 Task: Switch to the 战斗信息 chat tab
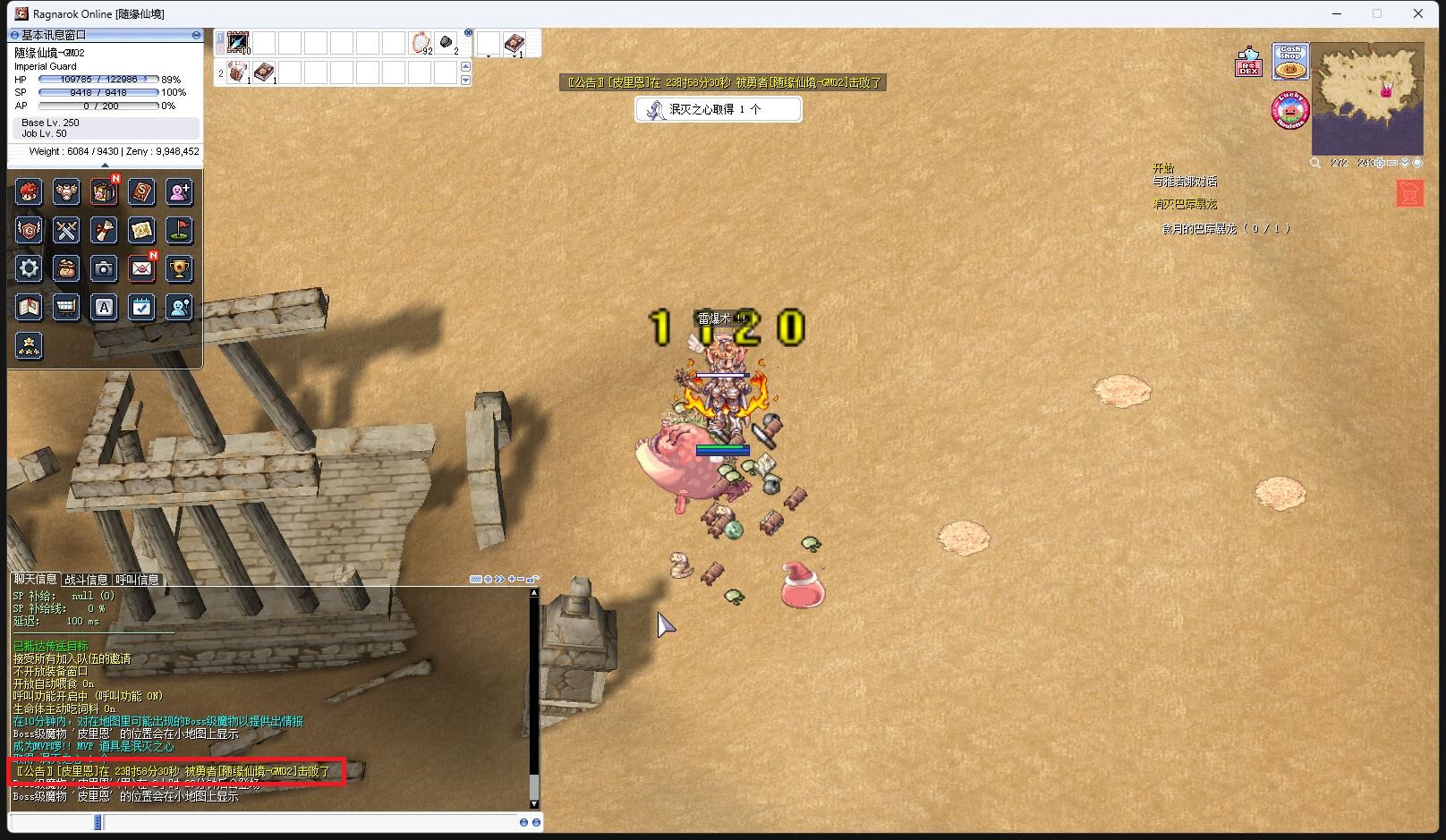86,580
